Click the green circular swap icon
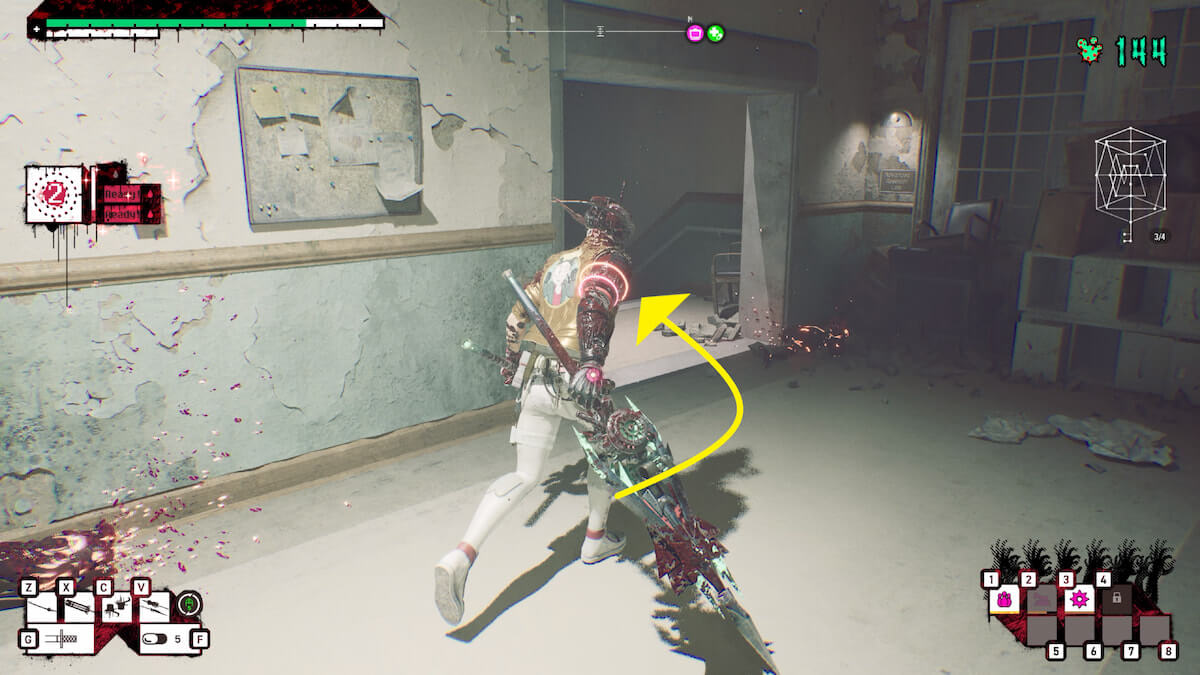 pos(188,605)
